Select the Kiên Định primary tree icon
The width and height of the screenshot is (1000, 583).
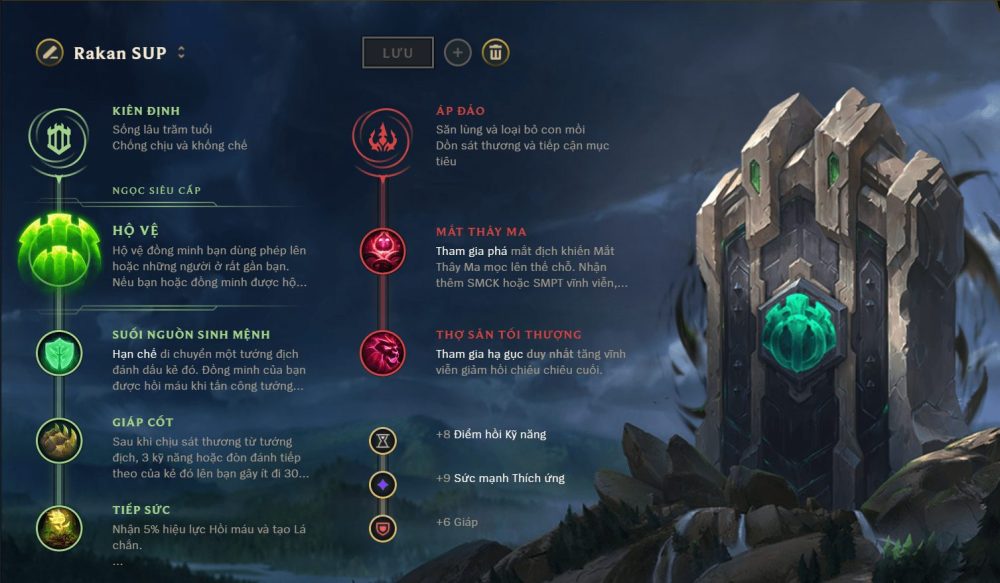click(59, 137)
